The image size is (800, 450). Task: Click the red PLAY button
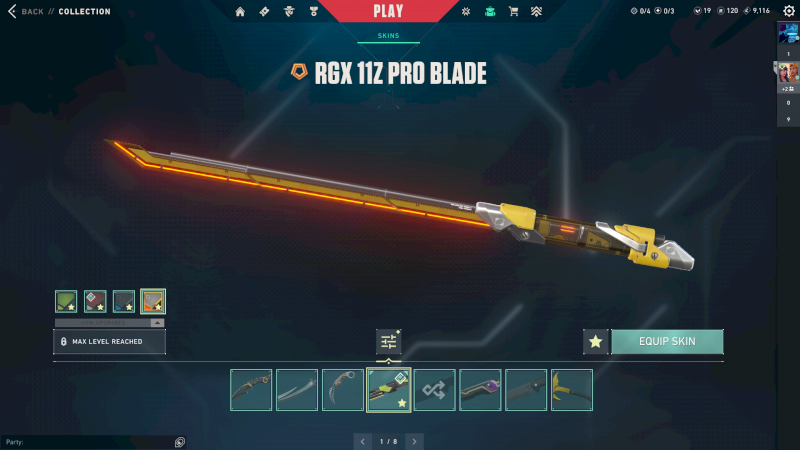tap(388, 11)
